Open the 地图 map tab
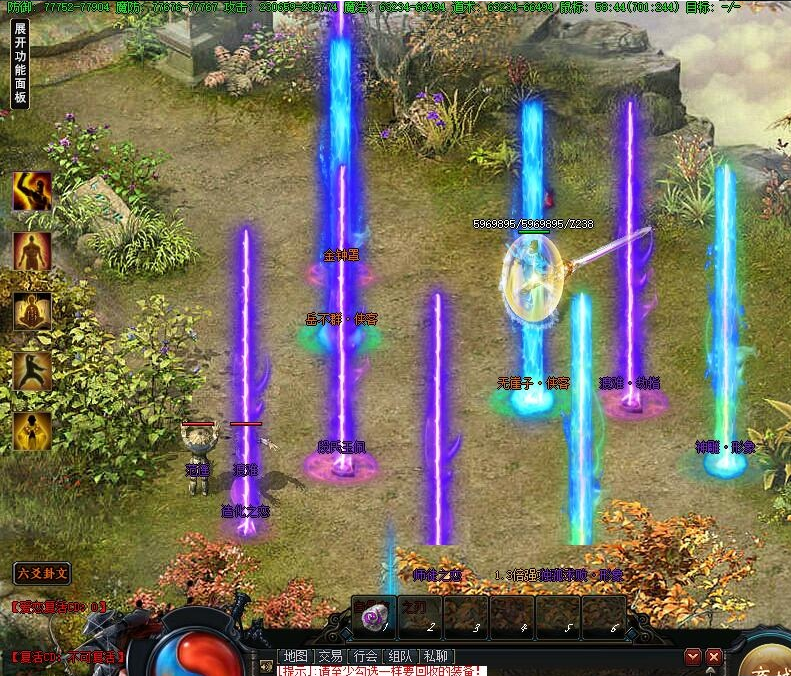The height and width of the screenshot is (676, 791). click(x=295, y=657)
